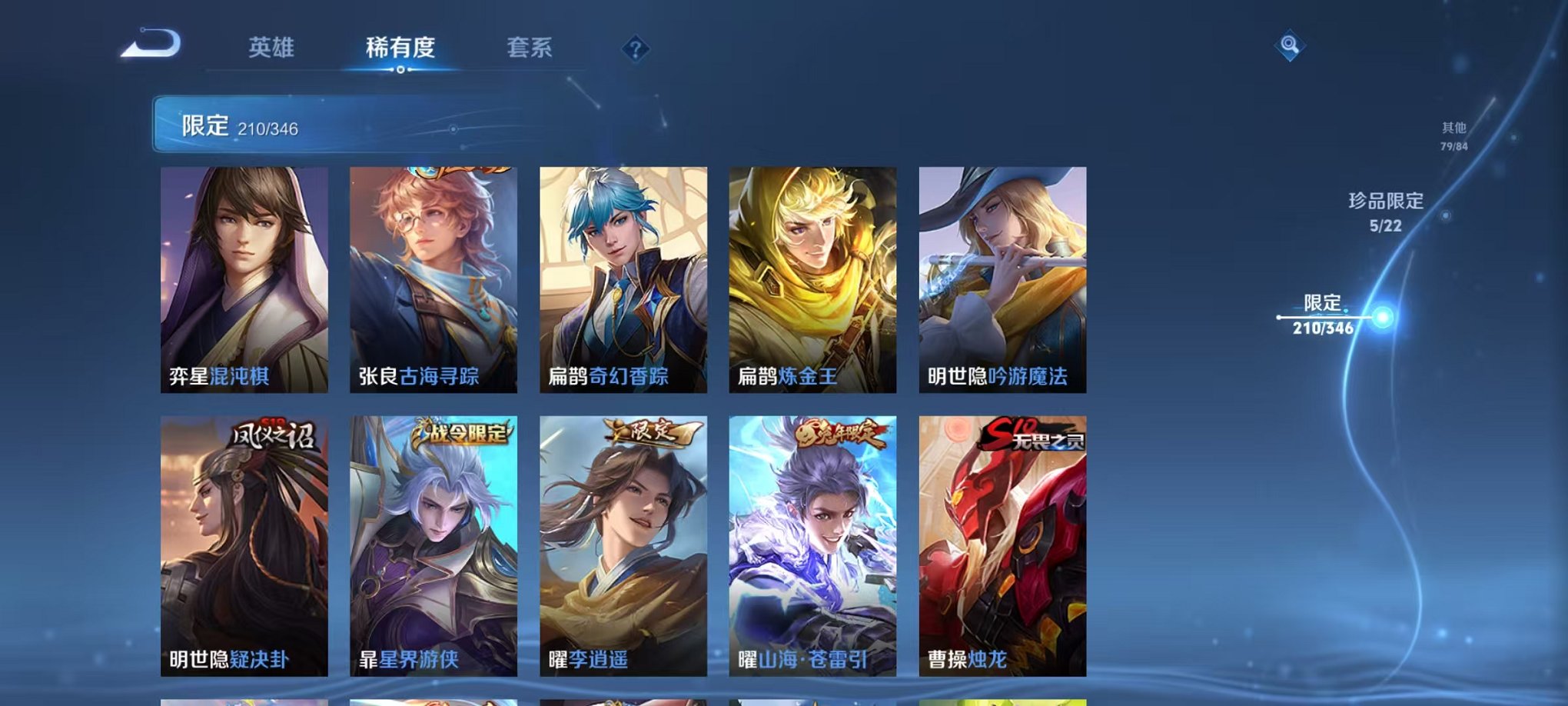Switch to the 英雄 tab
The height and width of the screenshot is (706, 1568).
[269, 48]
